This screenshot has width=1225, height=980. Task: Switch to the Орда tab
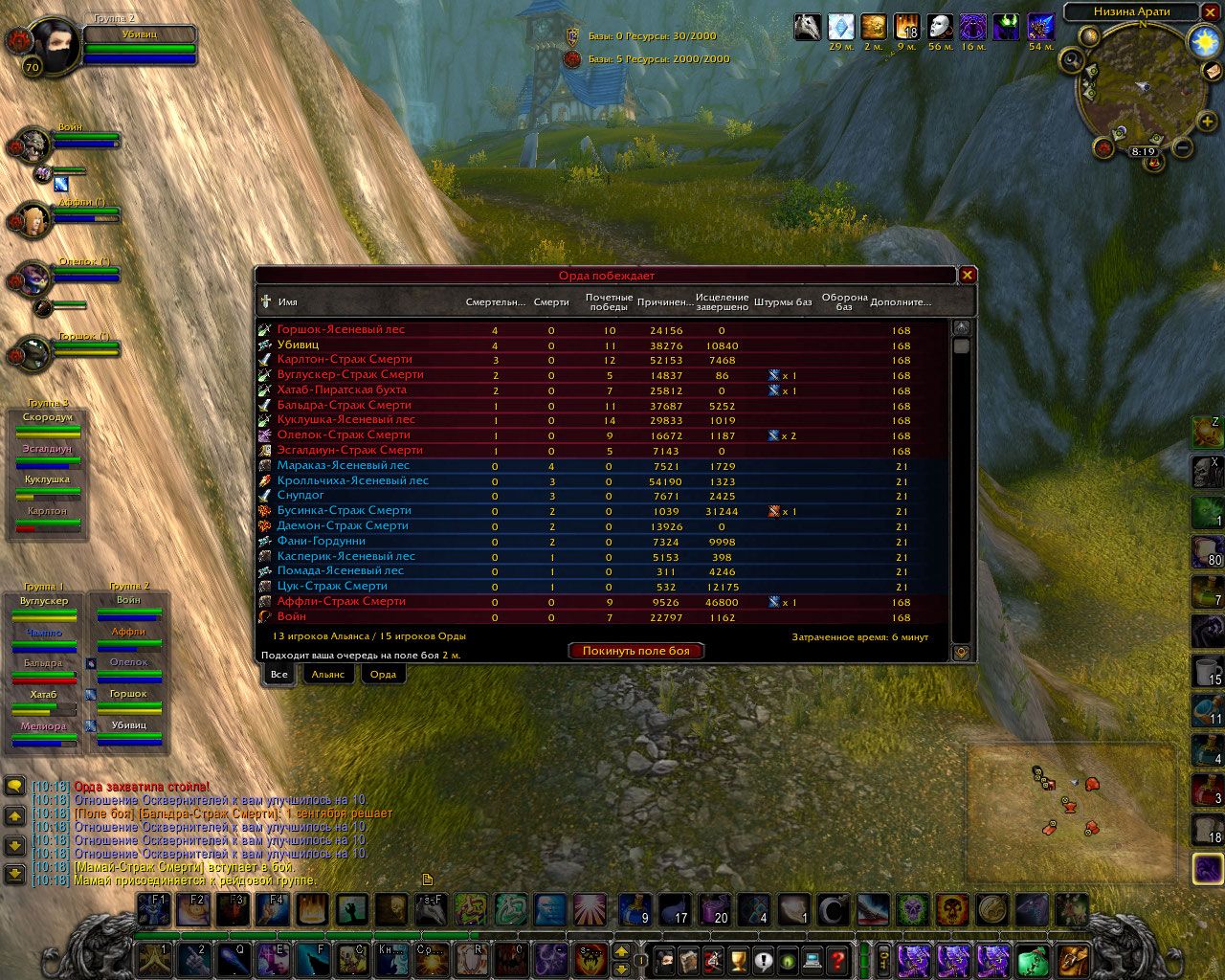point(383,675)
